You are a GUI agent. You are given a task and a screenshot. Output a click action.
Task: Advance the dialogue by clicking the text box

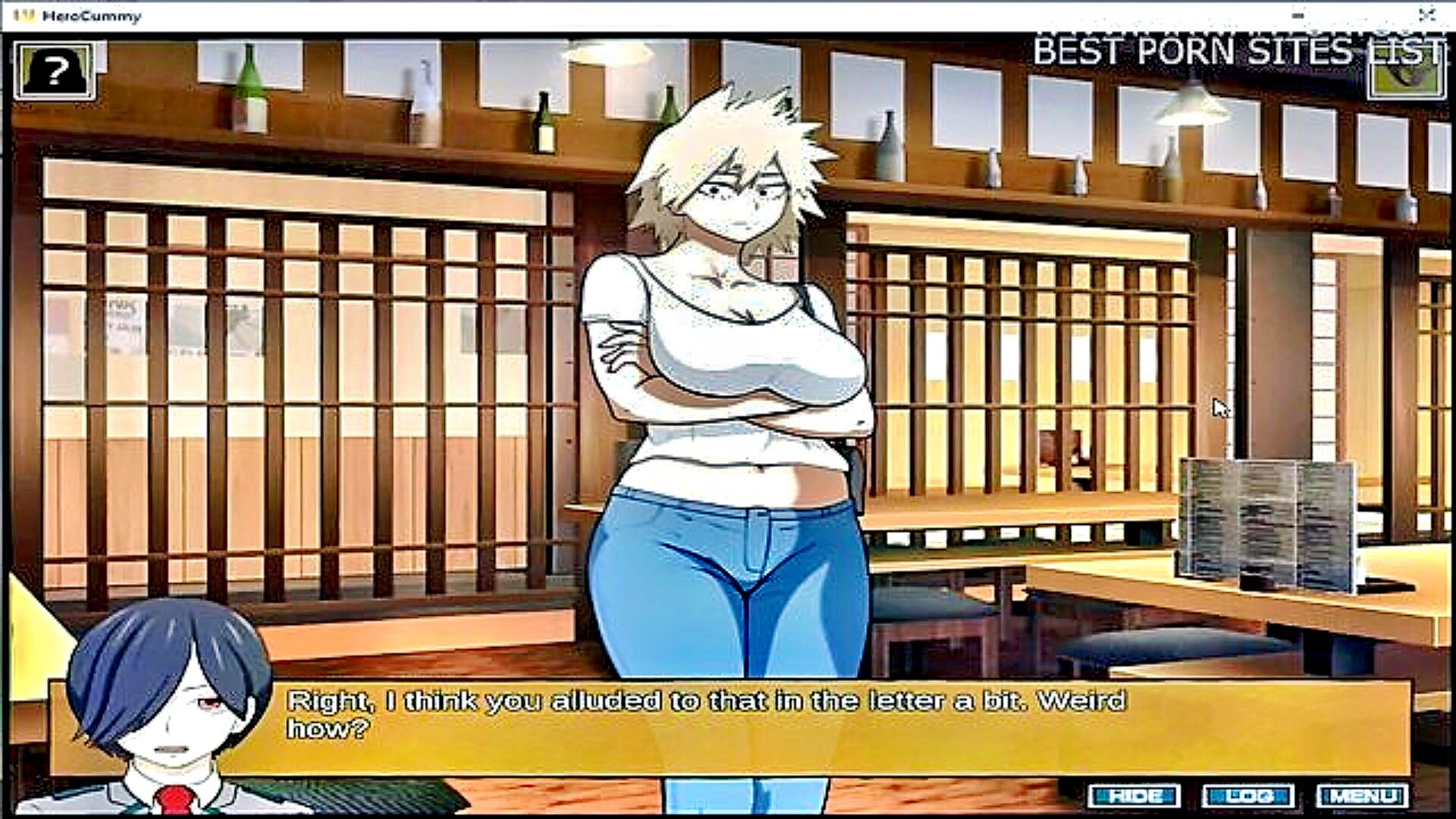pyautogui.click(x=758, y=728)
